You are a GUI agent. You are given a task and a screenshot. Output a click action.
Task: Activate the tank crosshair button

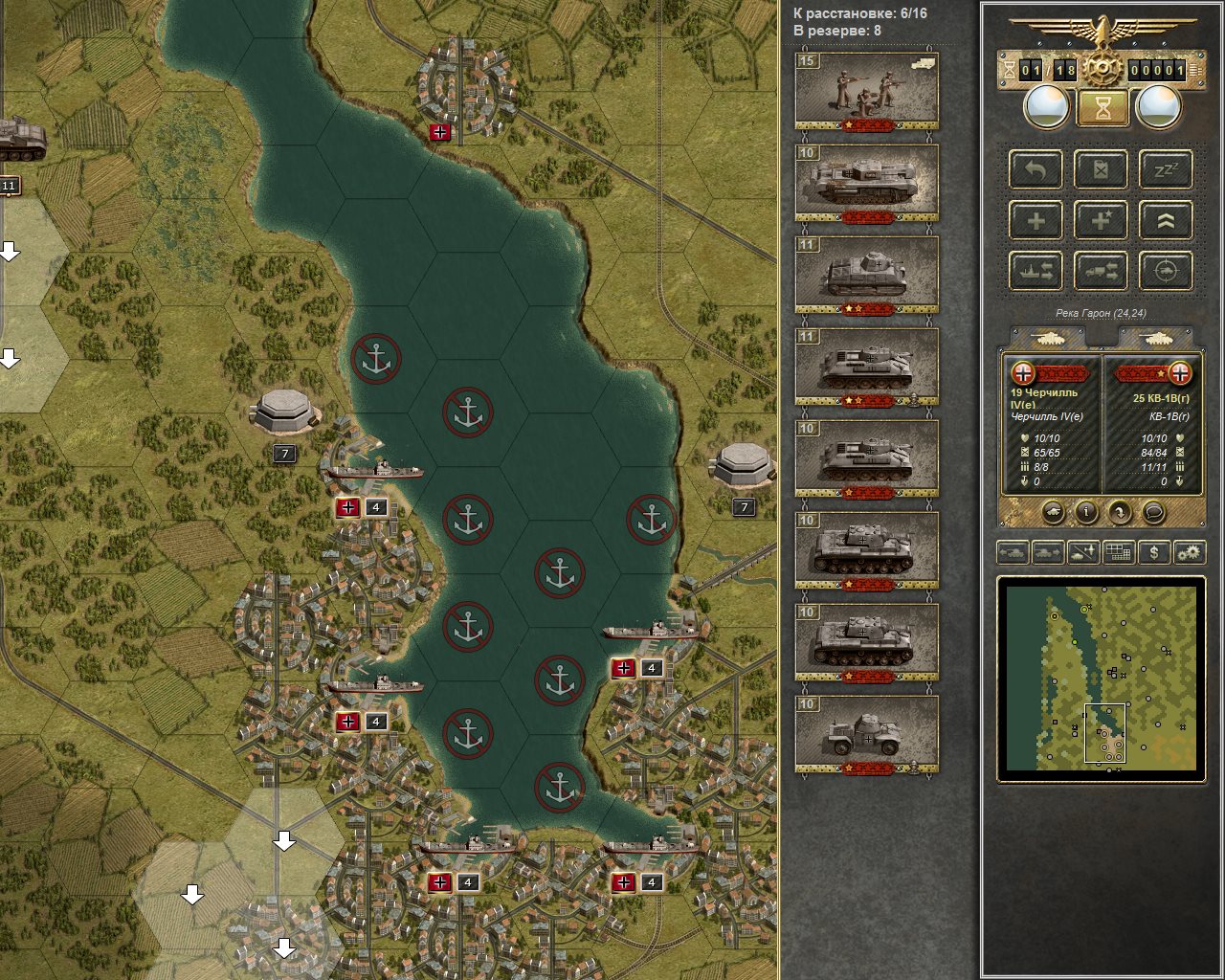pyautogui.click(x=1166, y=272)
